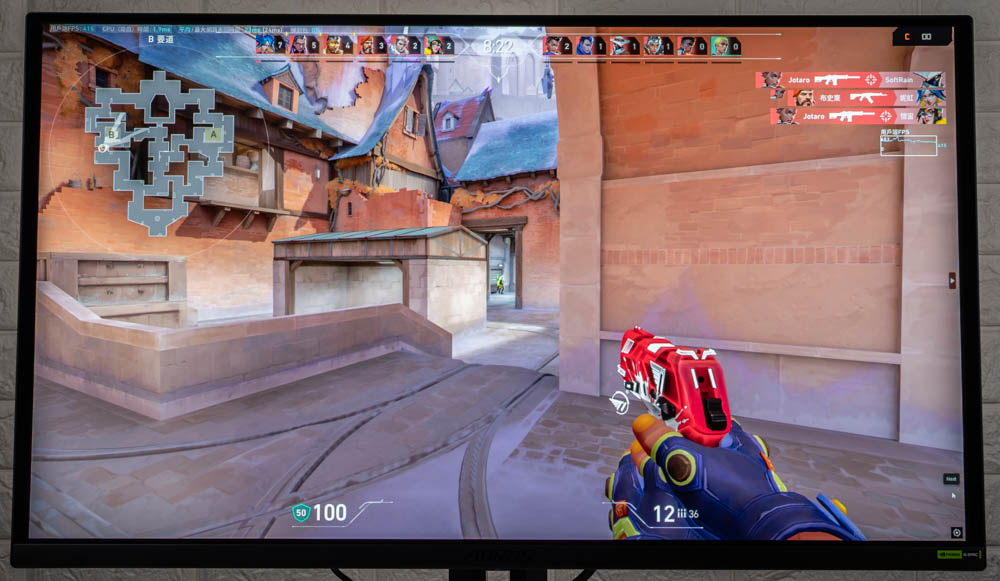Image resolution: width=1000 pixels, height=581 pixels.
Task: Select the B site marker on the minimap
Action: pos(113,132)
